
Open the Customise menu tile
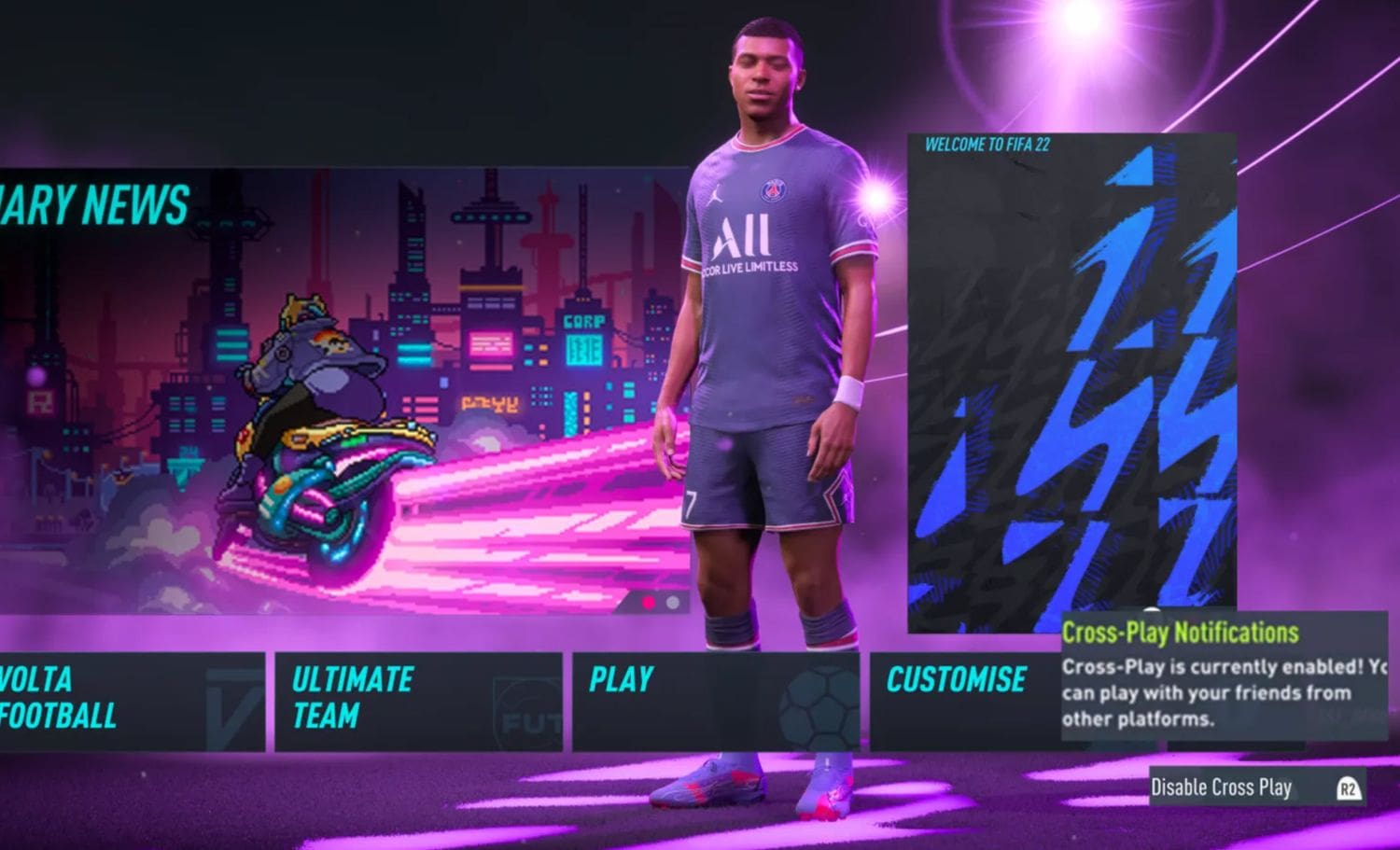(961, 701)
